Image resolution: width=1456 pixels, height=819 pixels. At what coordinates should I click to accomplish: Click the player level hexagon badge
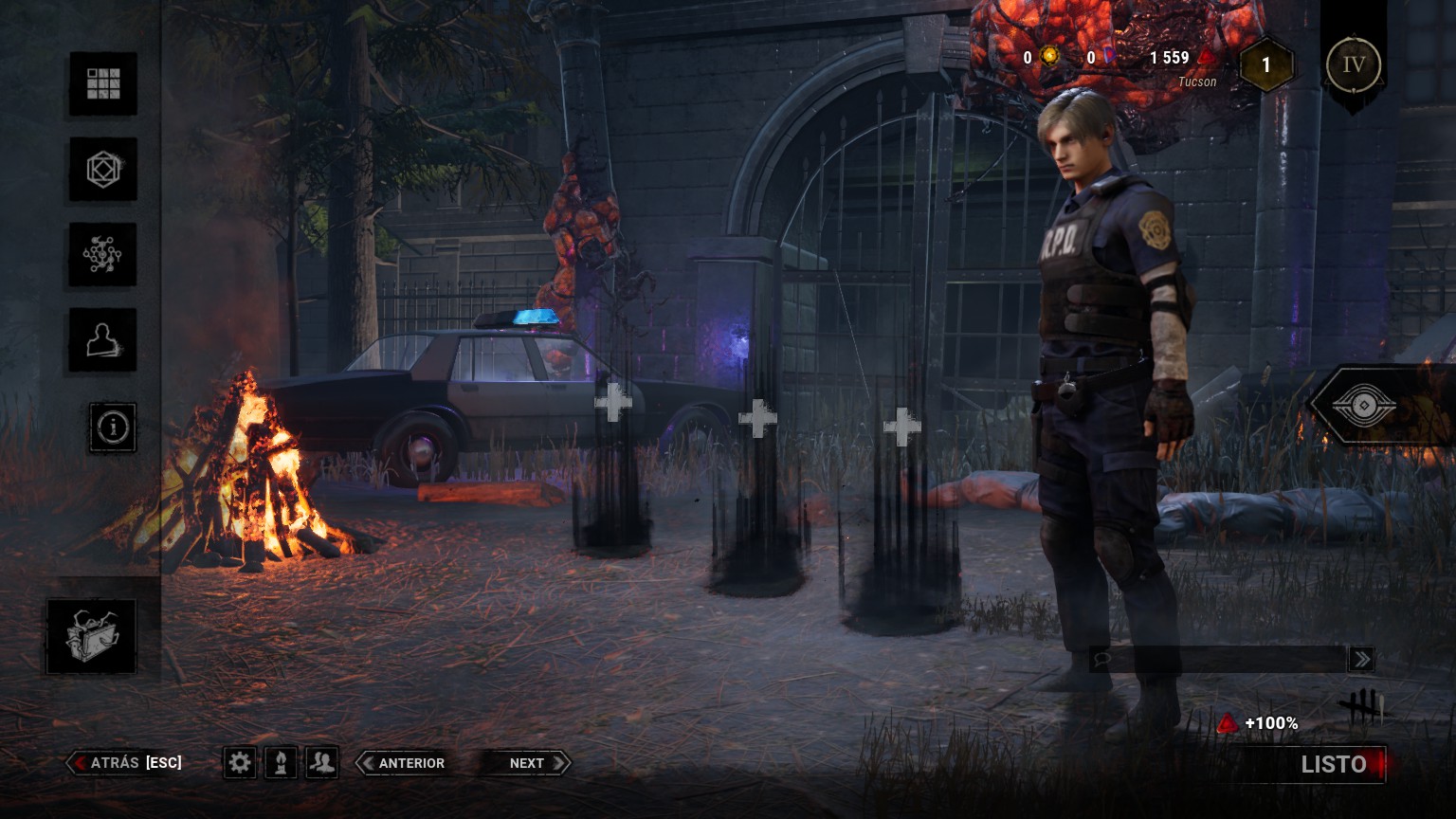tap(1265, 65)
